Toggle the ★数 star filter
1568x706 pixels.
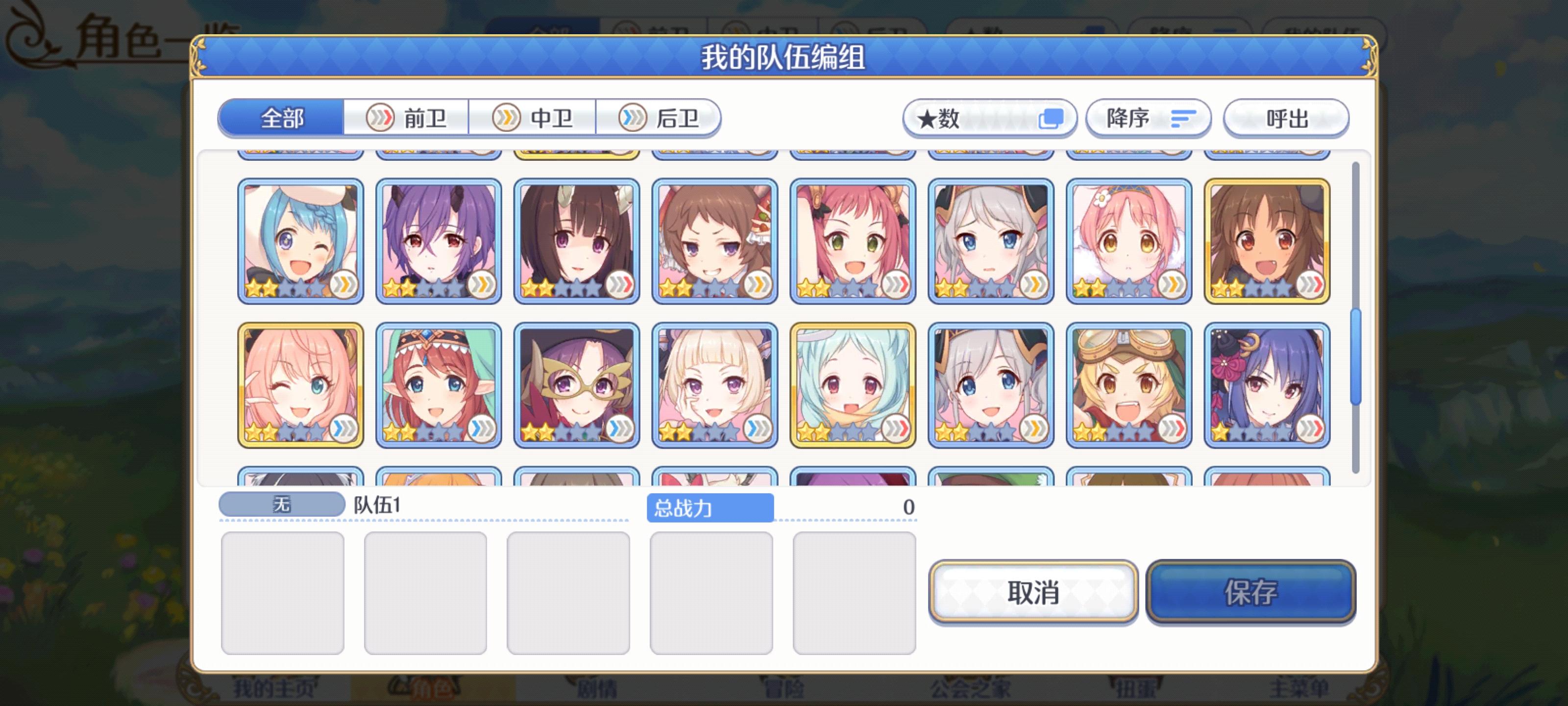click(989, 118)
